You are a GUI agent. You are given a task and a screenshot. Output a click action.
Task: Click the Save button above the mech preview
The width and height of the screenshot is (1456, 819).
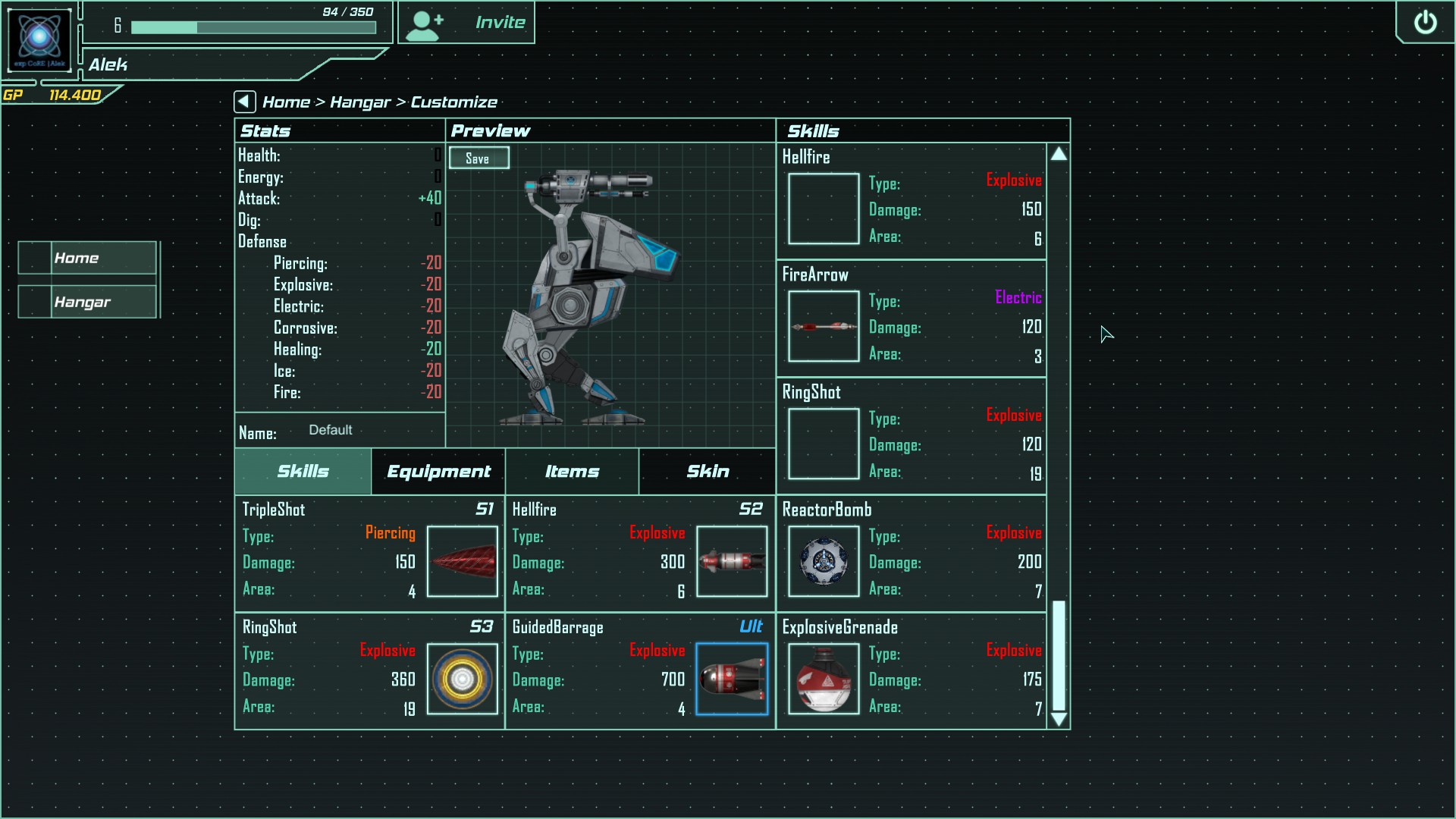(x=479, y=158)
